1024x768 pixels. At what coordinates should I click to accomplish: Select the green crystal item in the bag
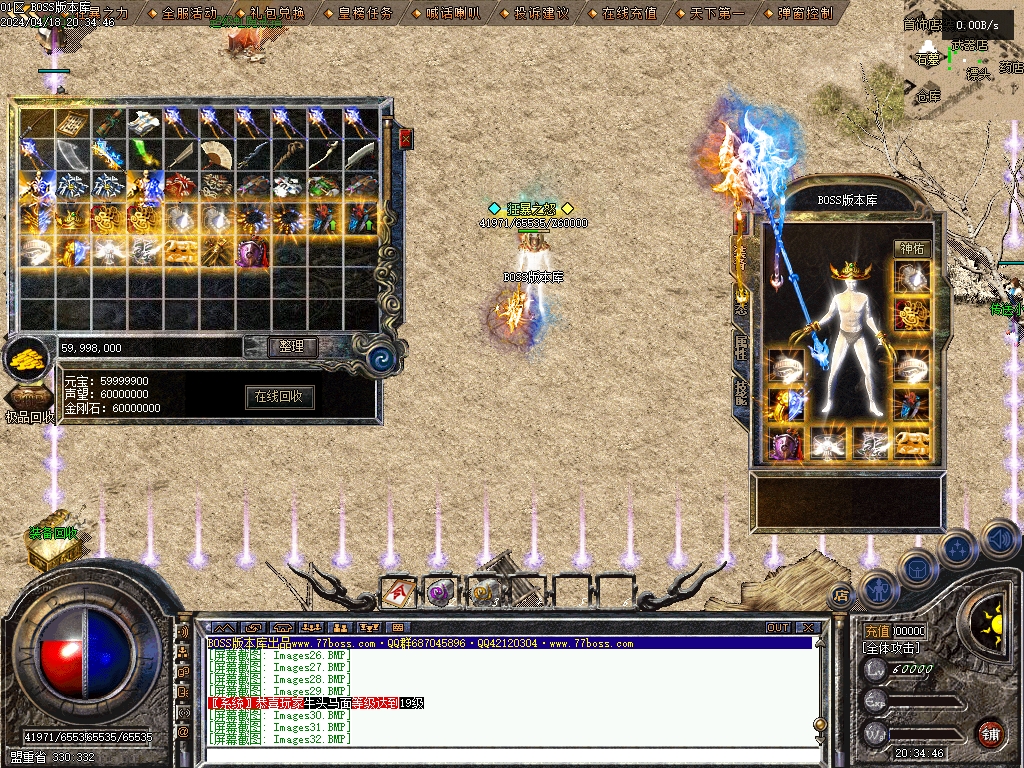[x=144, y=154]
